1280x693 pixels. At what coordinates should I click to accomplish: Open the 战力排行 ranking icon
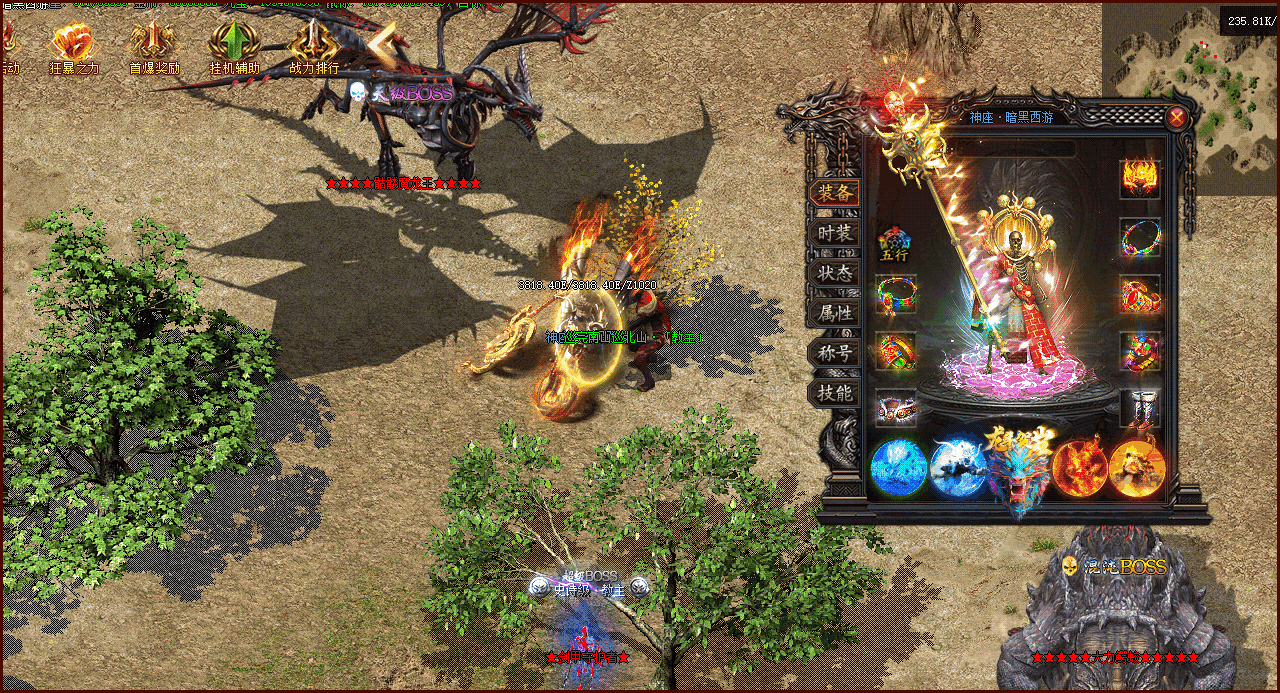[x=313, y=43]
